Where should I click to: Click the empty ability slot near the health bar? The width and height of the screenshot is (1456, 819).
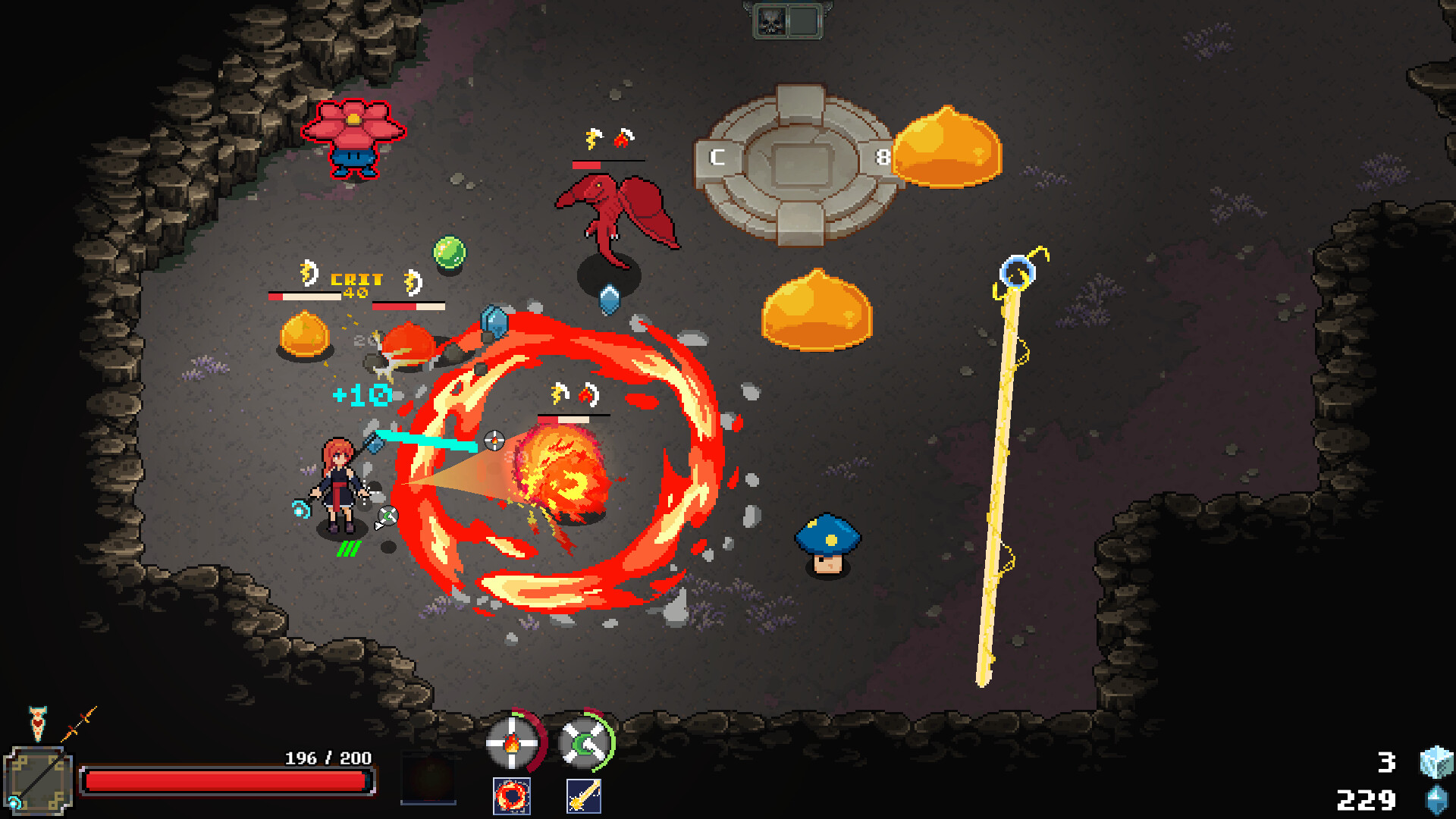coord(429,777)
